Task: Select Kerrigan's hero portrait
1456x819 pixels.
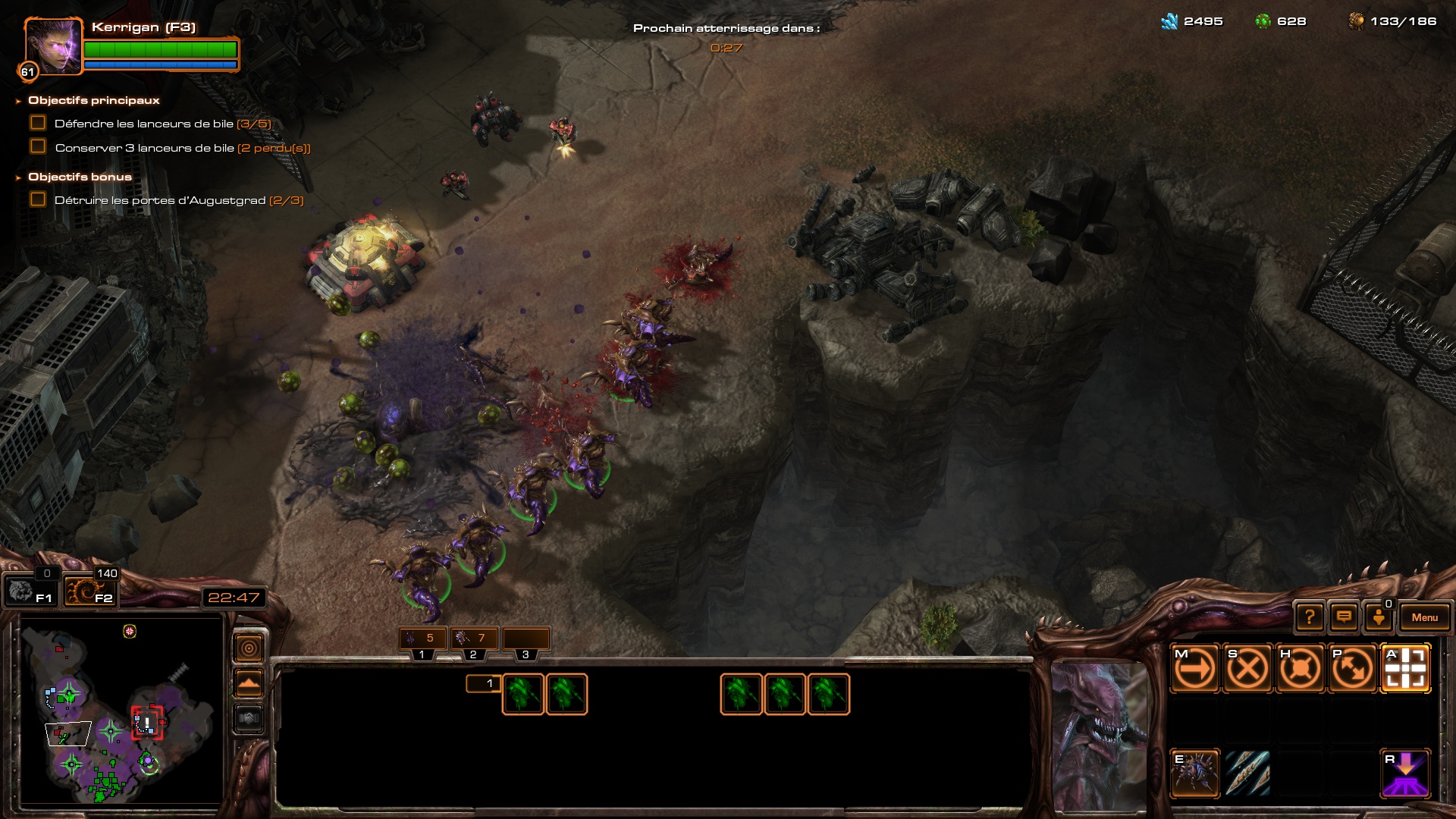Action: coord(53,45)
